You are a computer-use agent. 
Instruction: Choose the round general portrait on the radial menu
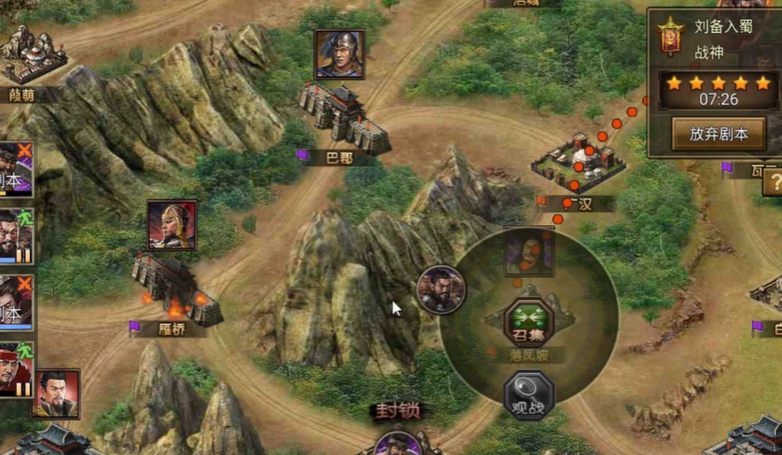[439, 289]
